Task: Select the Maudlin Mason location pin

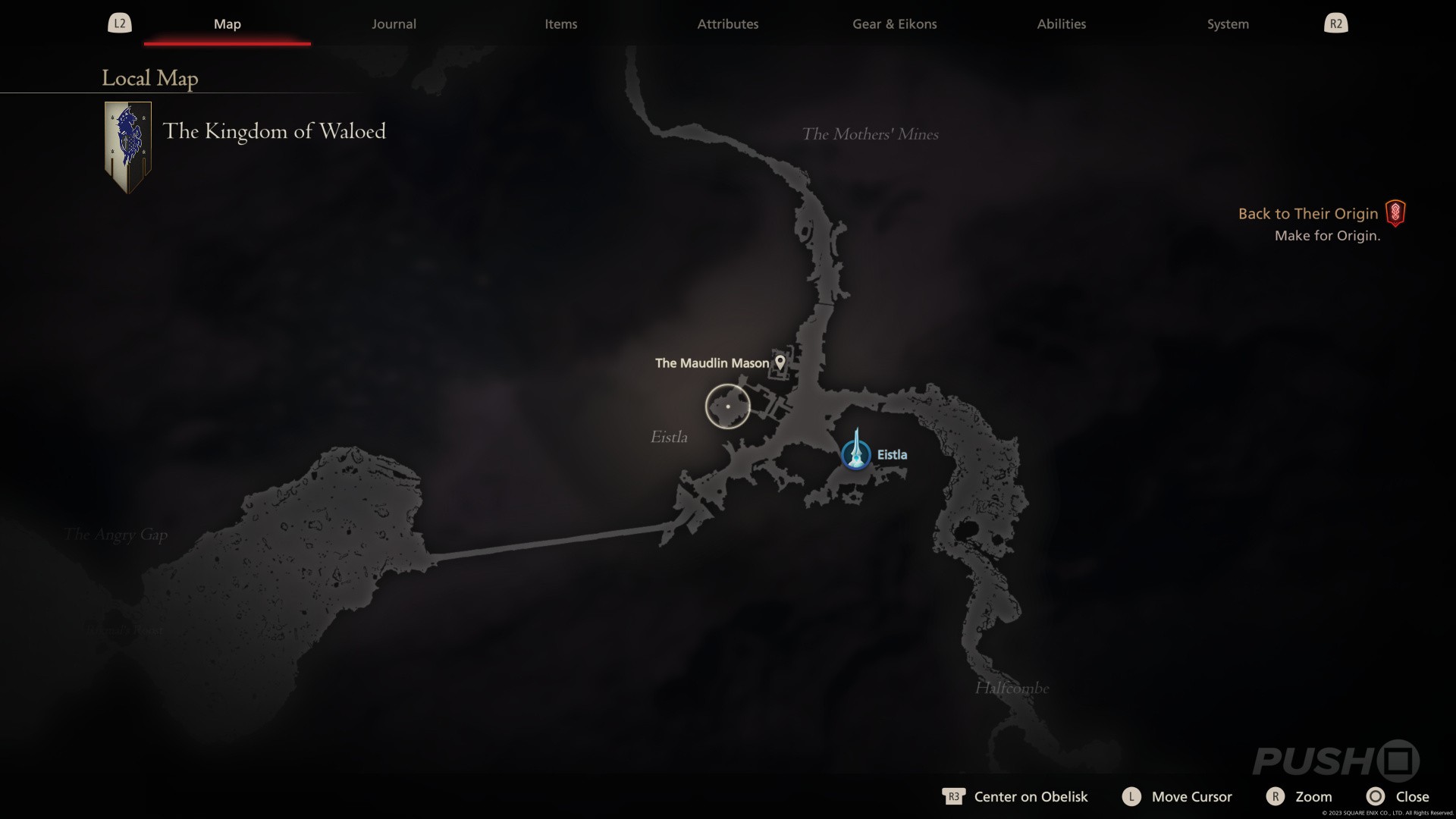Action: [x=780, y=362]
